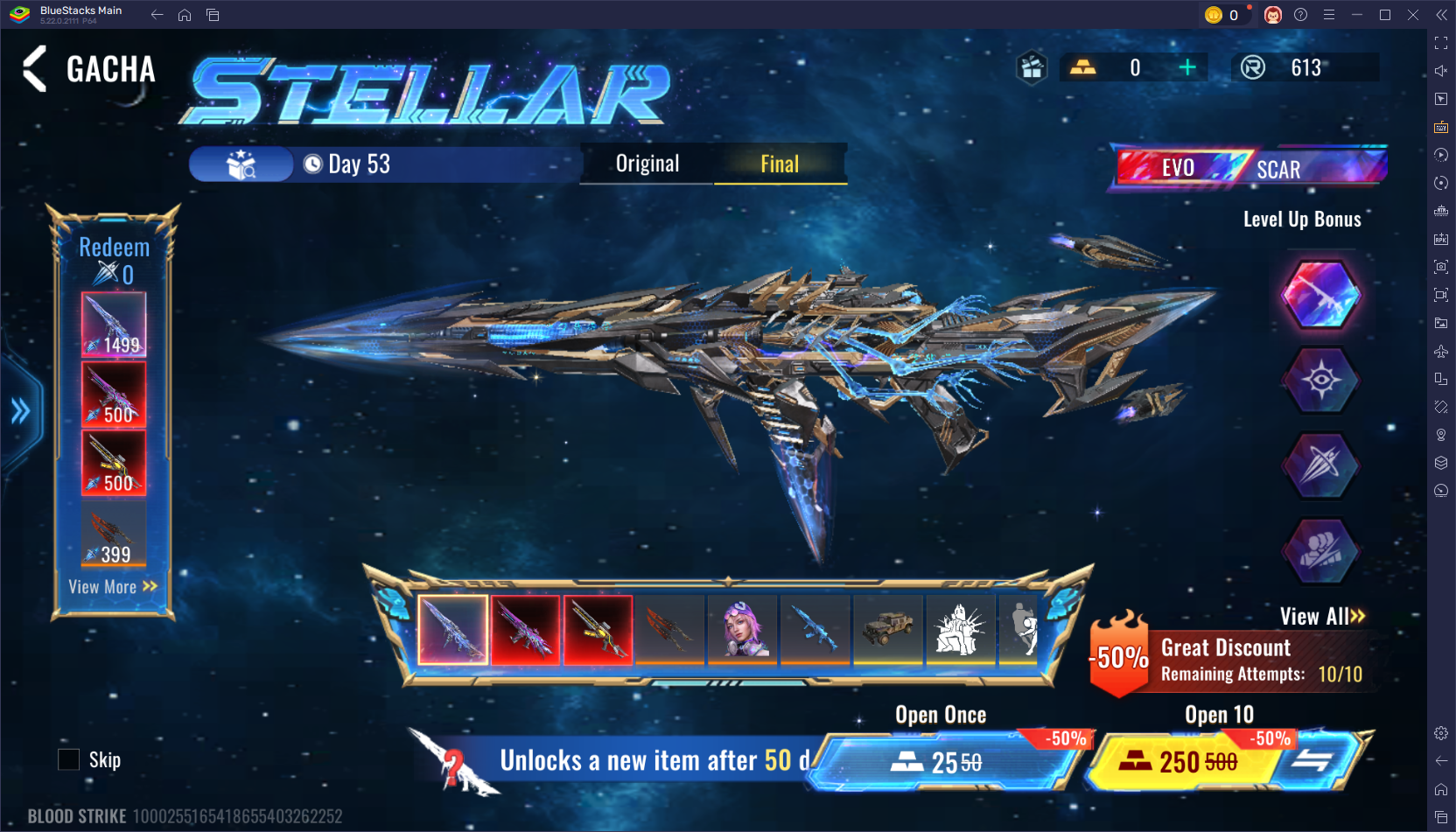Open the character portrait thumbnail in reward strip

(x=741, y=629)
